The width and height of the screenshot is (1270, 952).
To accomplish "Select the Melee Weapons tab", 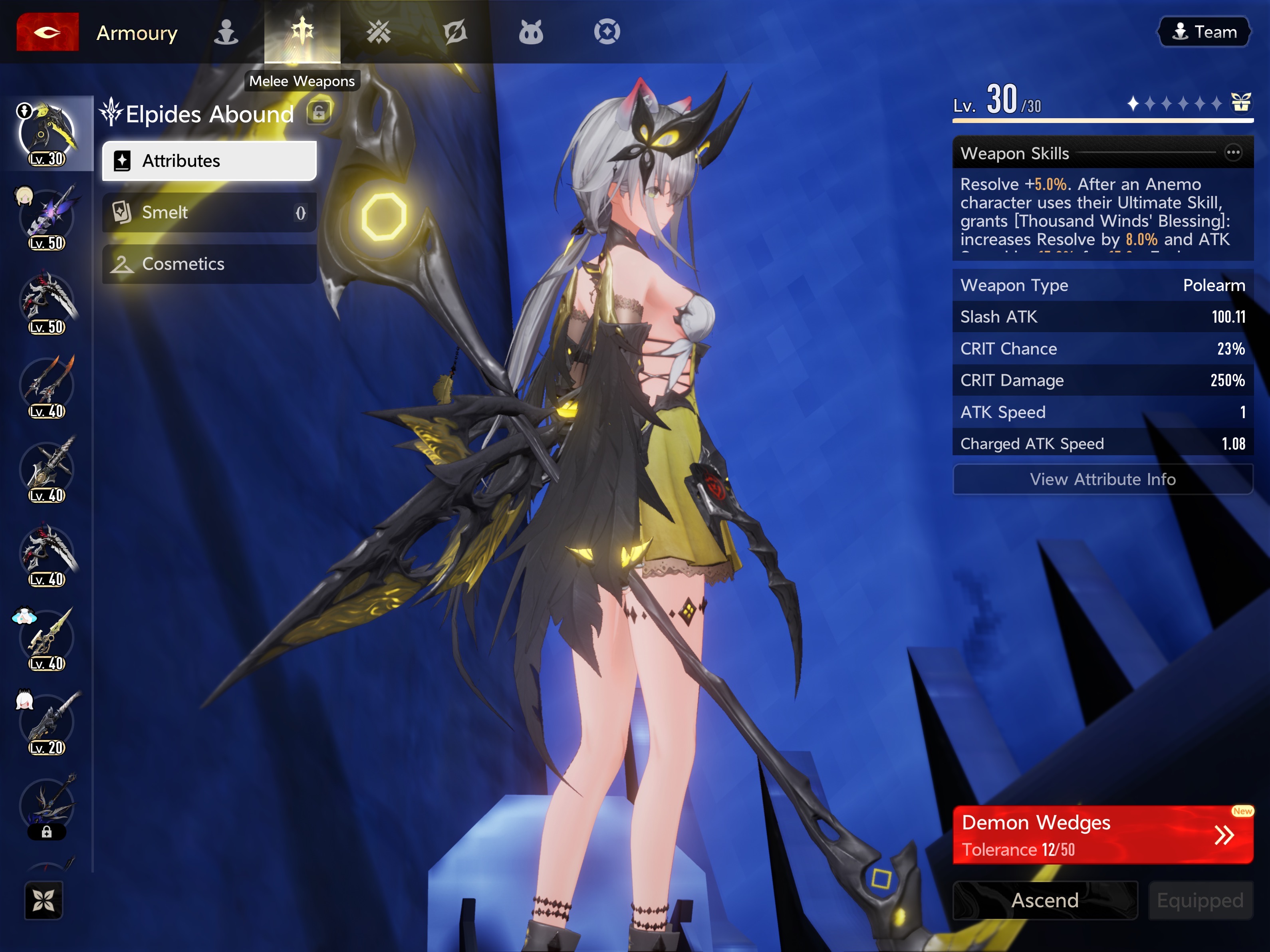I will coord(302,32).
